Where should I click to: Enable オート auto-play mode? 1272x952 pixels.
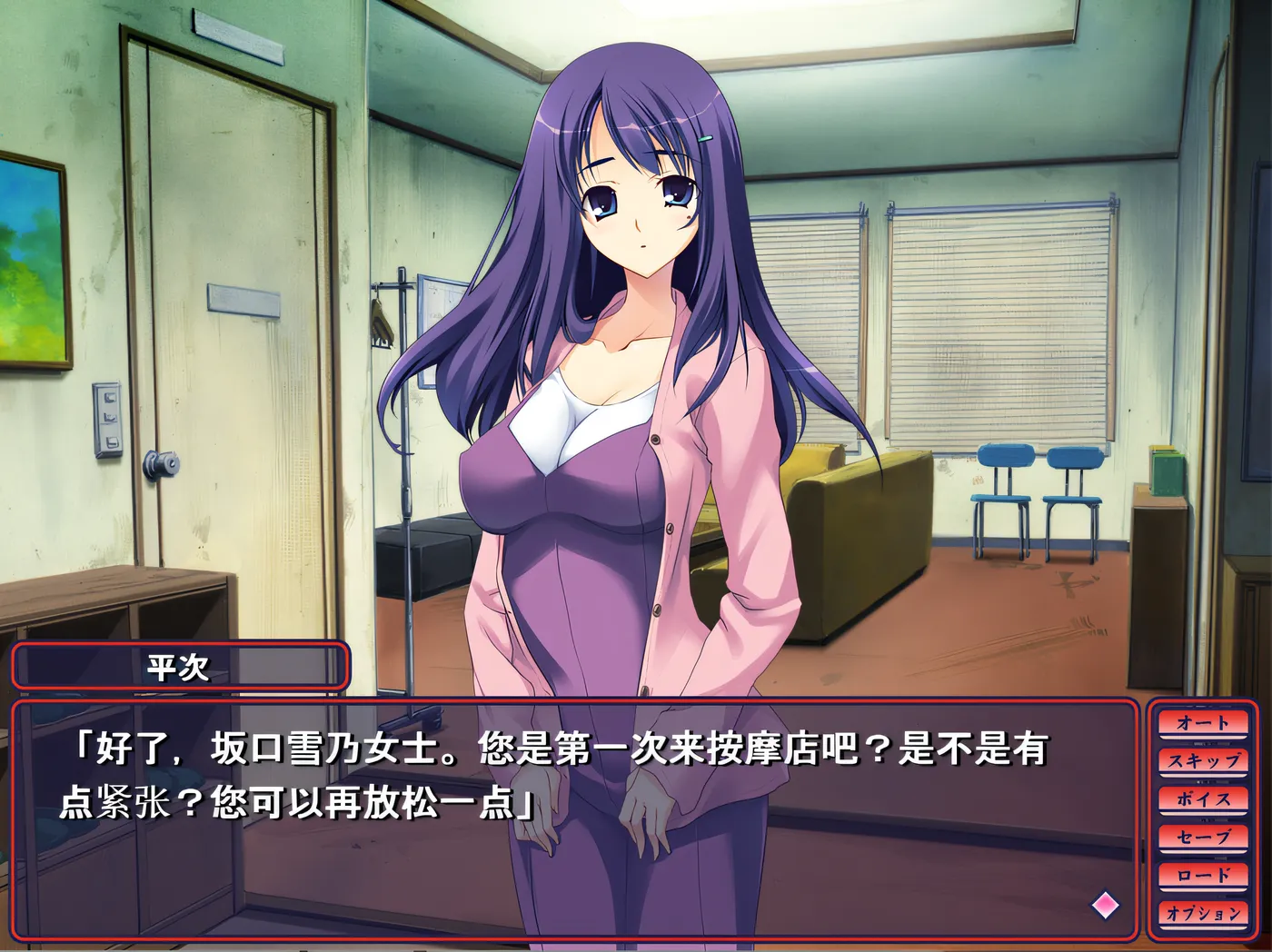(x=1203, y=723)
